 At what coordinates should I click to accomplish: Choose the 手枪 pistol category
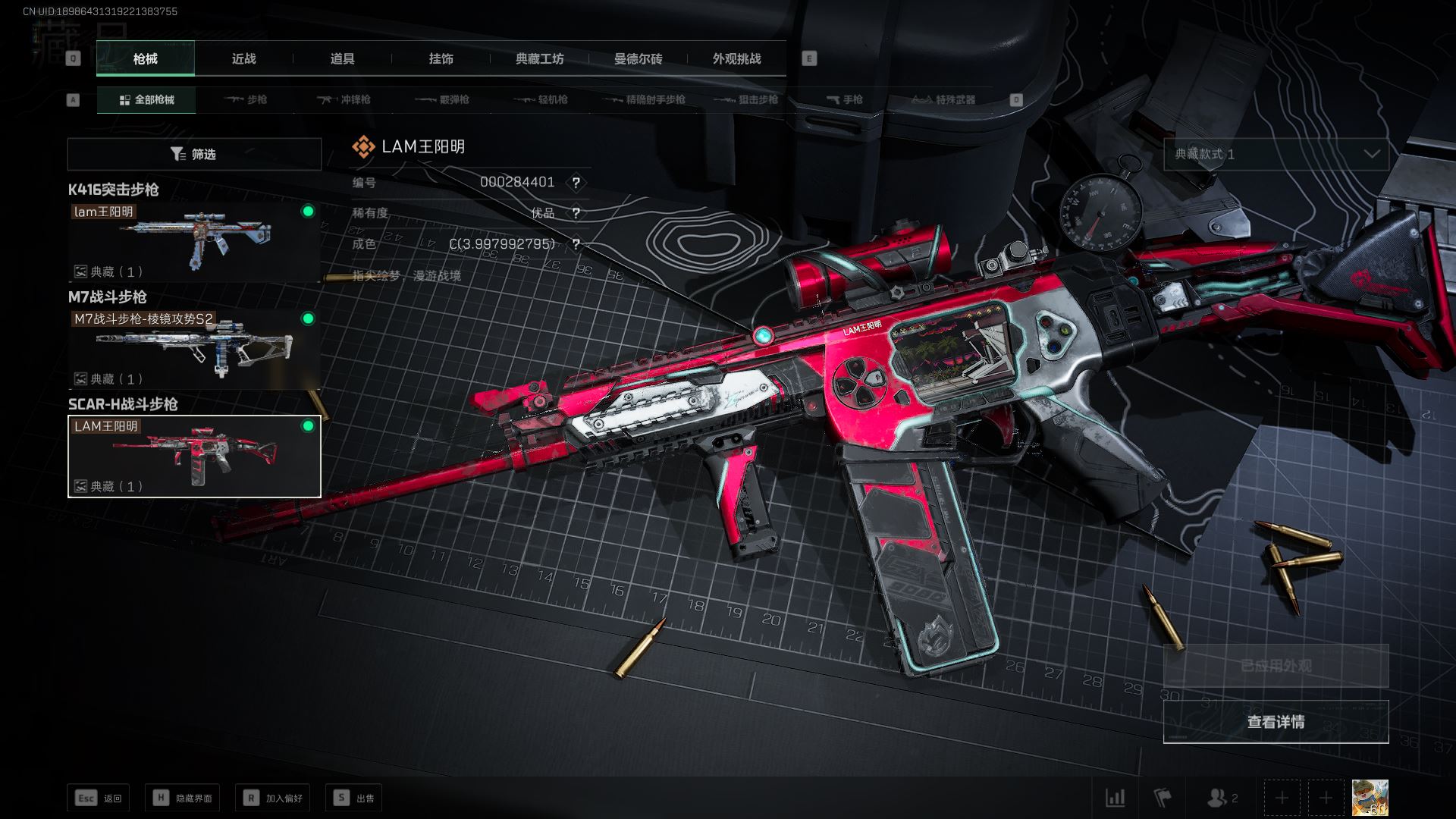click(x=844, y=100)
